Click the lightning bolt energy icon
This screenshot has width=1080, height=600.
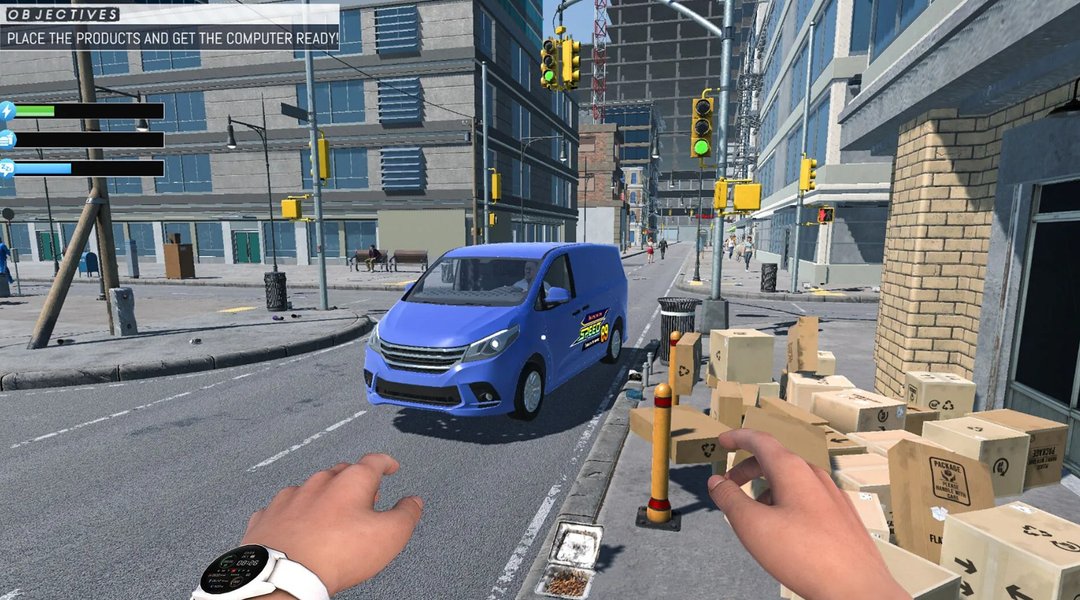tap(7, 111)
